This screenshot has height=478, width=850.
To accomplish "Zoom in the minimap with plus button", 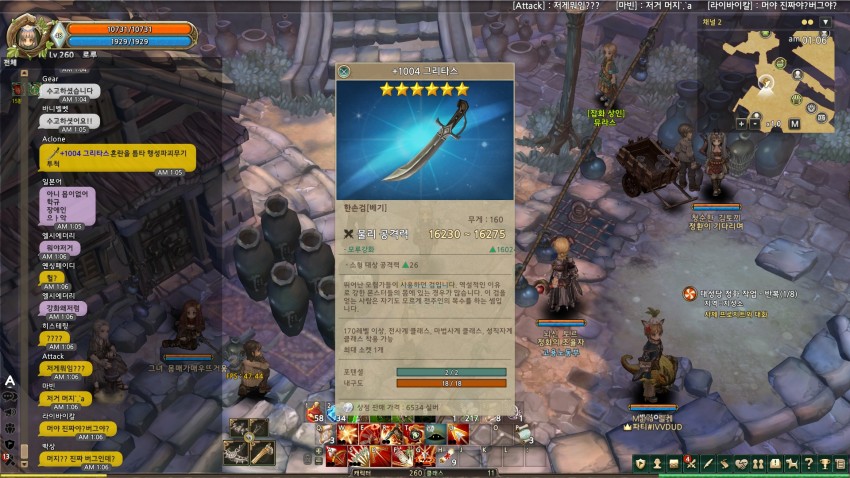I will tap(742, 123).
